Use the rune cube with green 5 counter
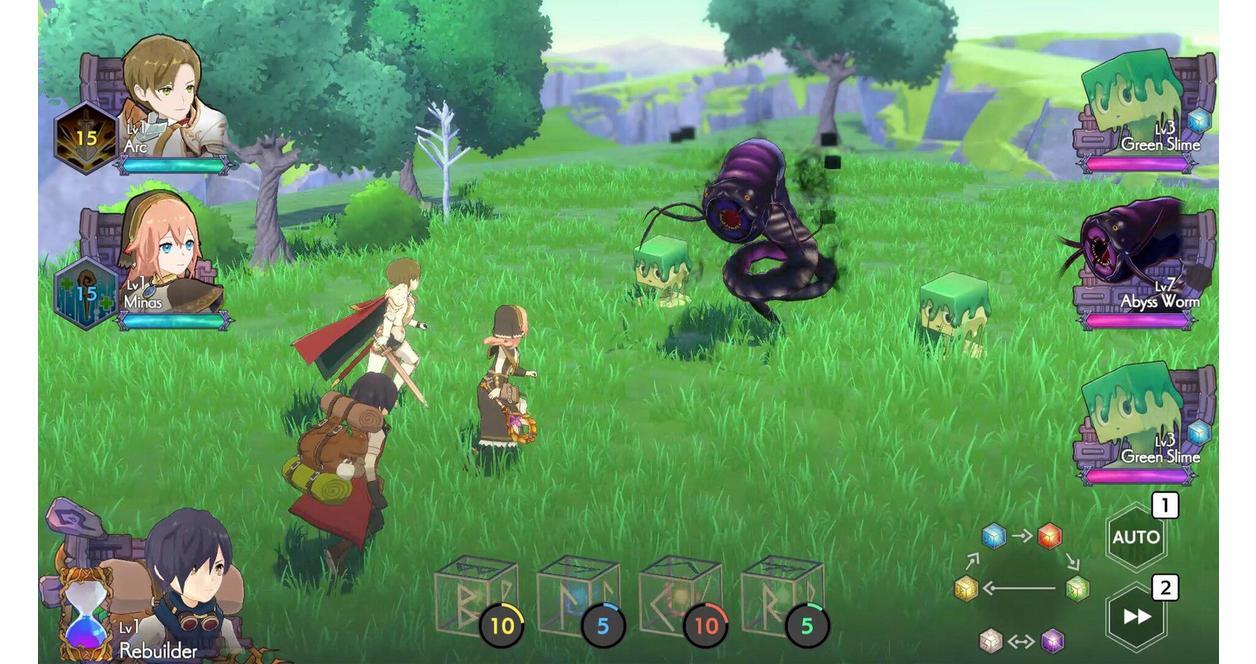This screenshot has height=664, width=1256. tap(783, 598)
